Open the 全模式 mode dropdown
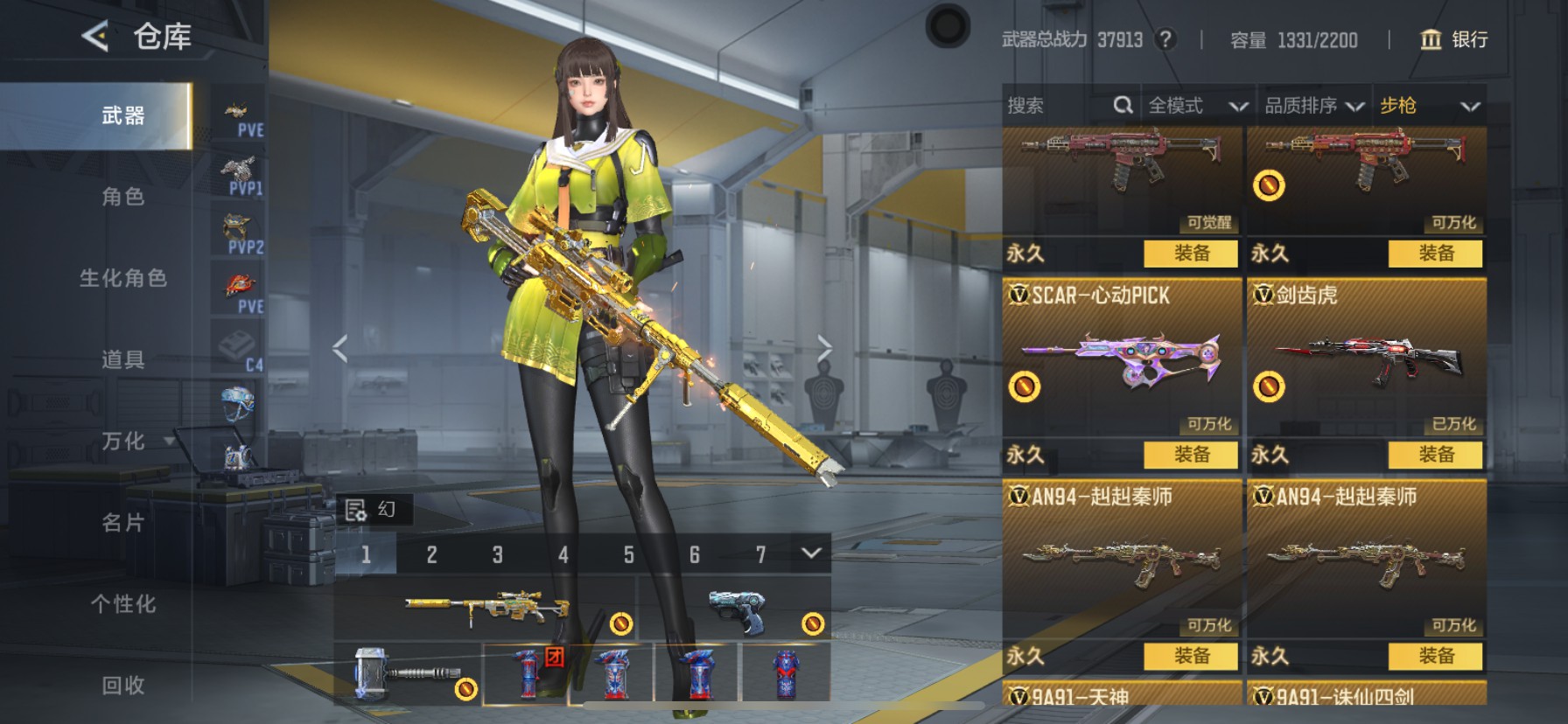The height and width of the screenshot is (724, 1568). [1197, 106]
